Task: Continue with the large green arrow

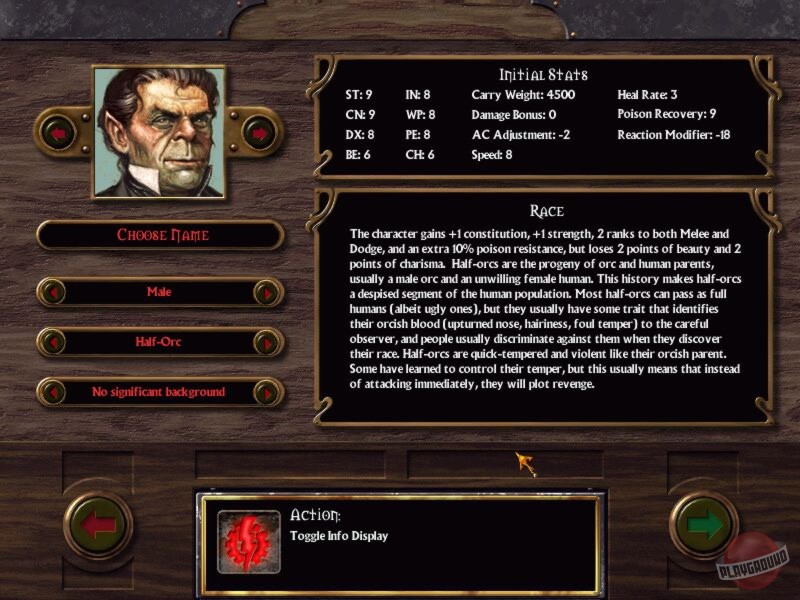Action: (x=704, y=526)
